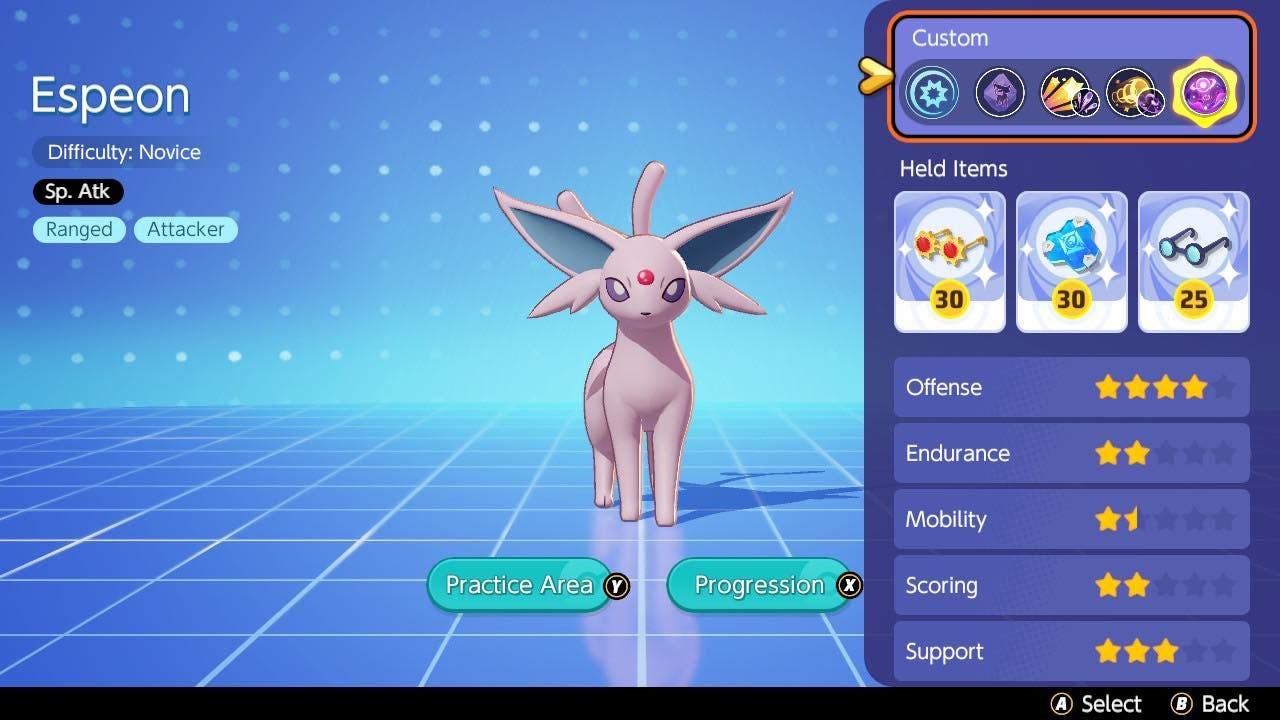
Task: Open Espeon's ability icon in the loadout bar
Action: coord(1000,91)
